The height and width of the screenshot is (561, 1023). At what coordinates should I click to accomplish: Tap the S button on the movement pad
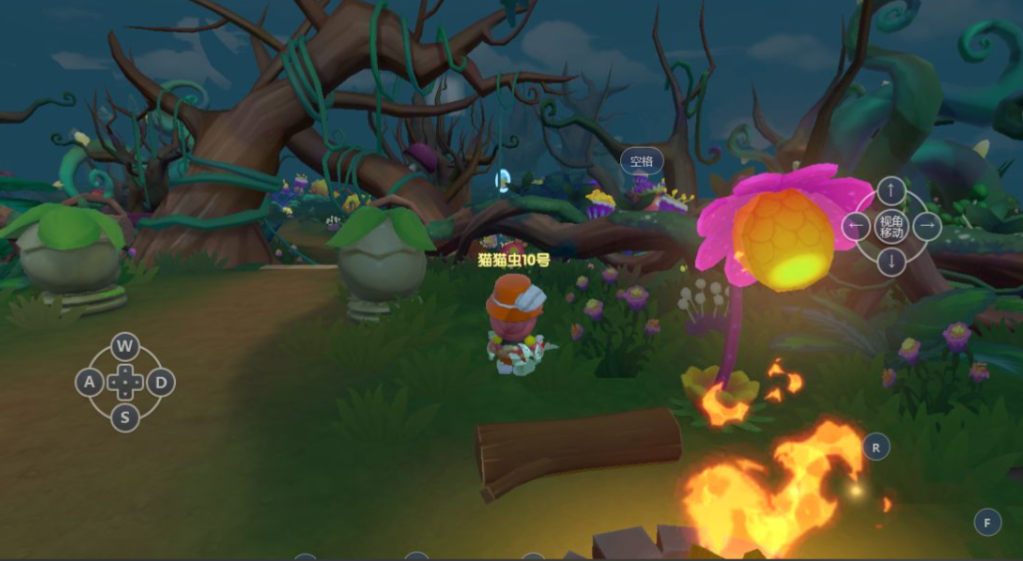coord(124,417)
